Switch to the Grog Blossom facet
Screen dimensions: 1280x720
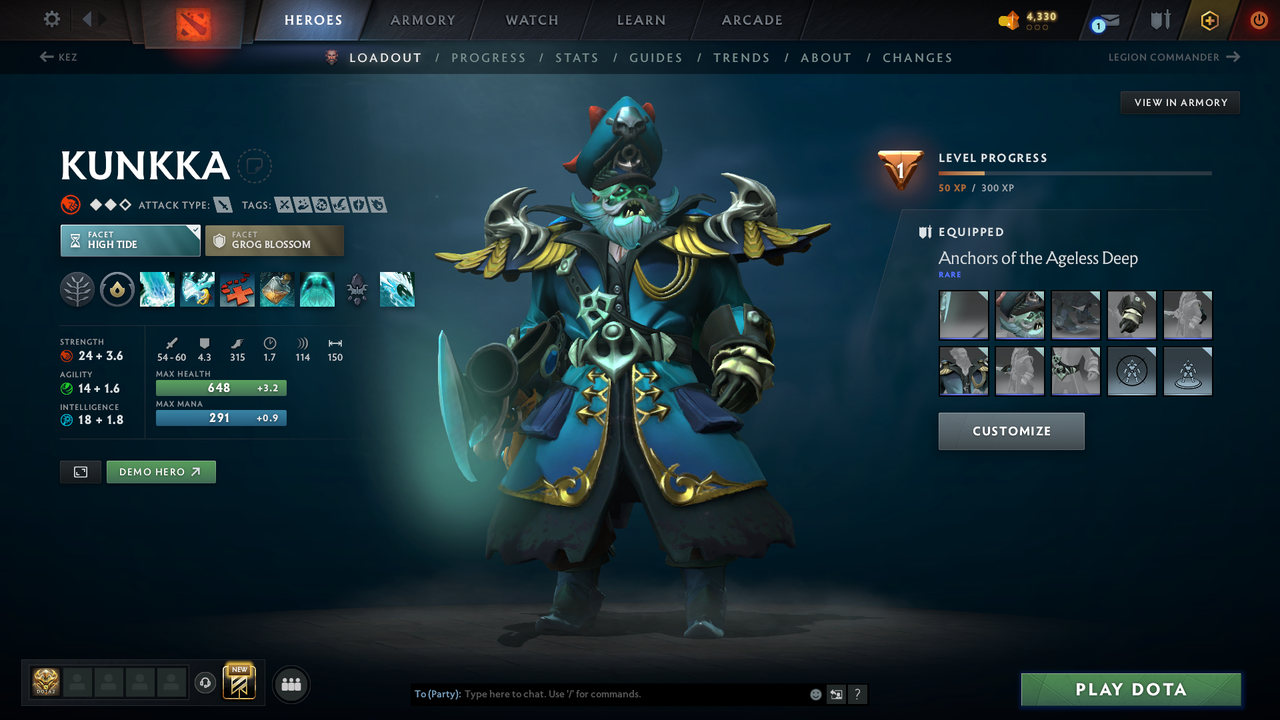click(274, 240)
